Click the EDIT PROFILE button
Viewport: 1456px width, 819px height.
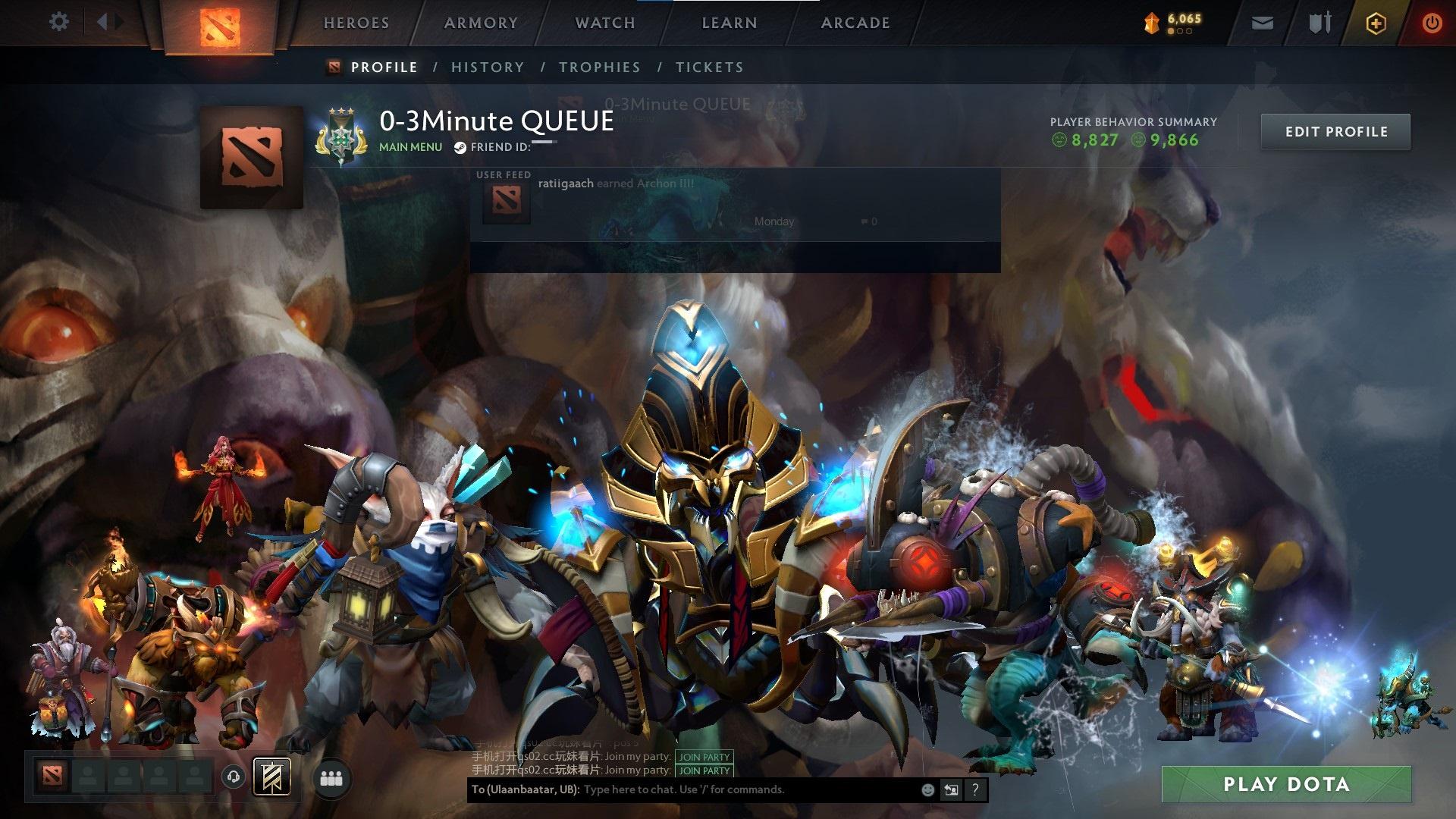point(1335,131)
